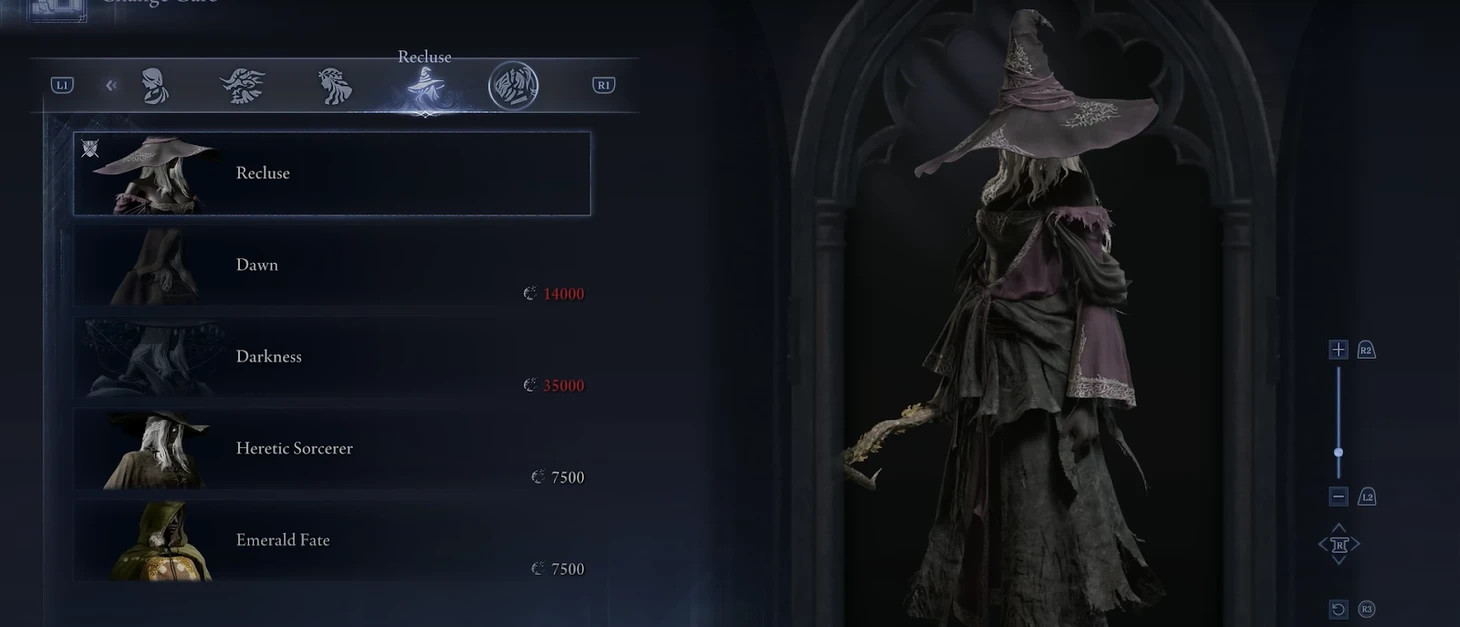The width and height of the screenshot is (1460, 627).
Task: Switch to the Revenant tab with flower crown
Action: coord(334,86)
